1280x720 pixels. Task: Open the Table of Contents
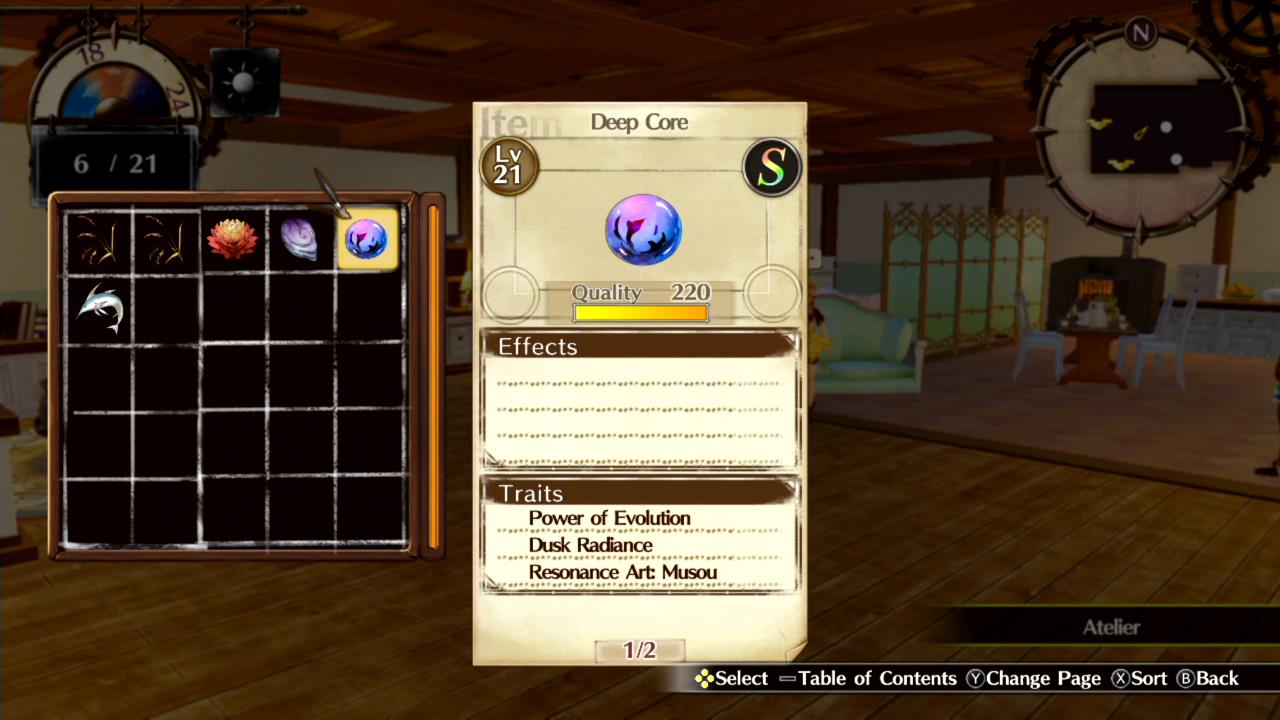(x=880, y=678)
